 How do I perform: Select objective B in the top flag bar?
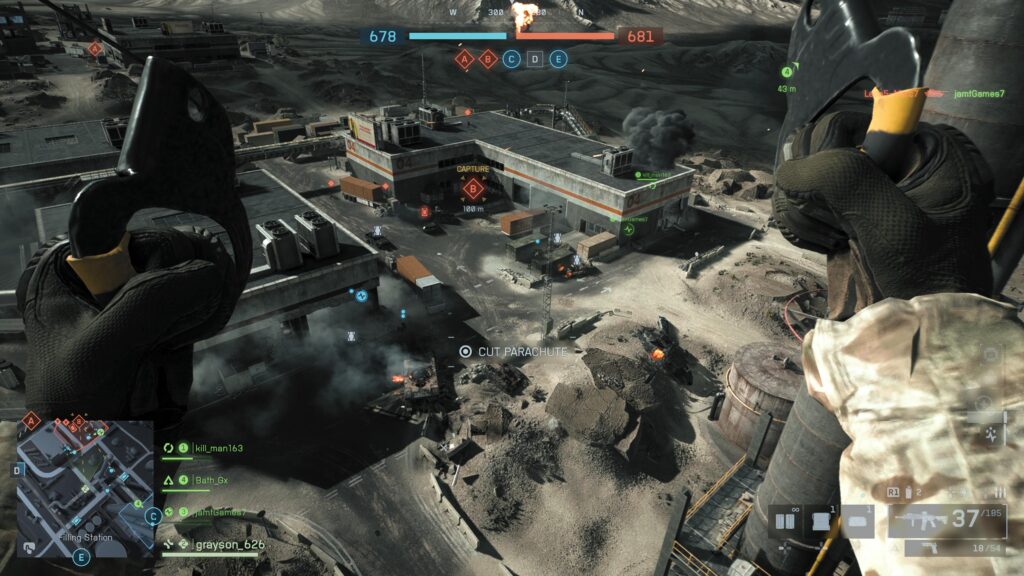click(x=488, y=59)
